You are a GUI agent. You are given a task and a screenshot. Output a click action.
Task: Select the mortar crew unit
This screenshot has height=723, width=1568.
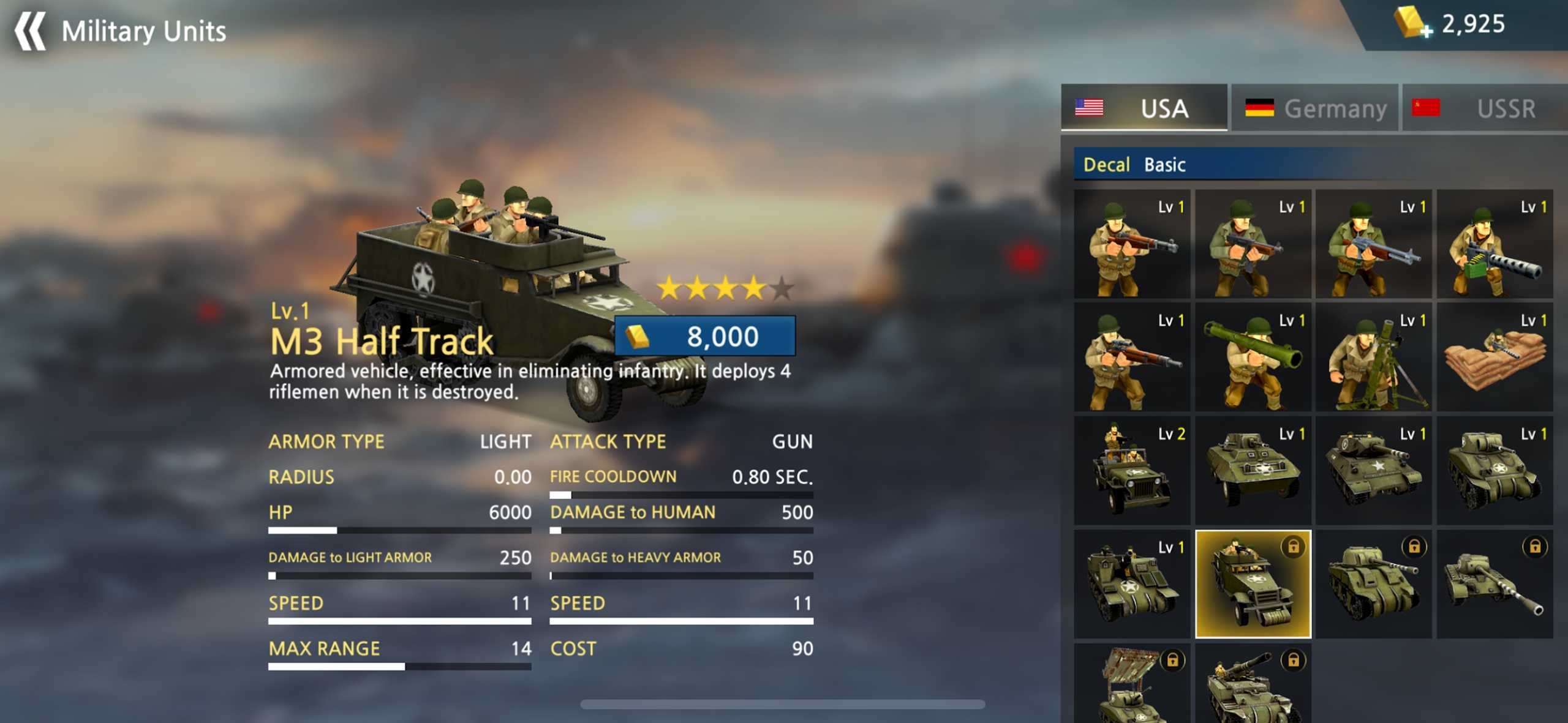click(x=1373, y=358)
